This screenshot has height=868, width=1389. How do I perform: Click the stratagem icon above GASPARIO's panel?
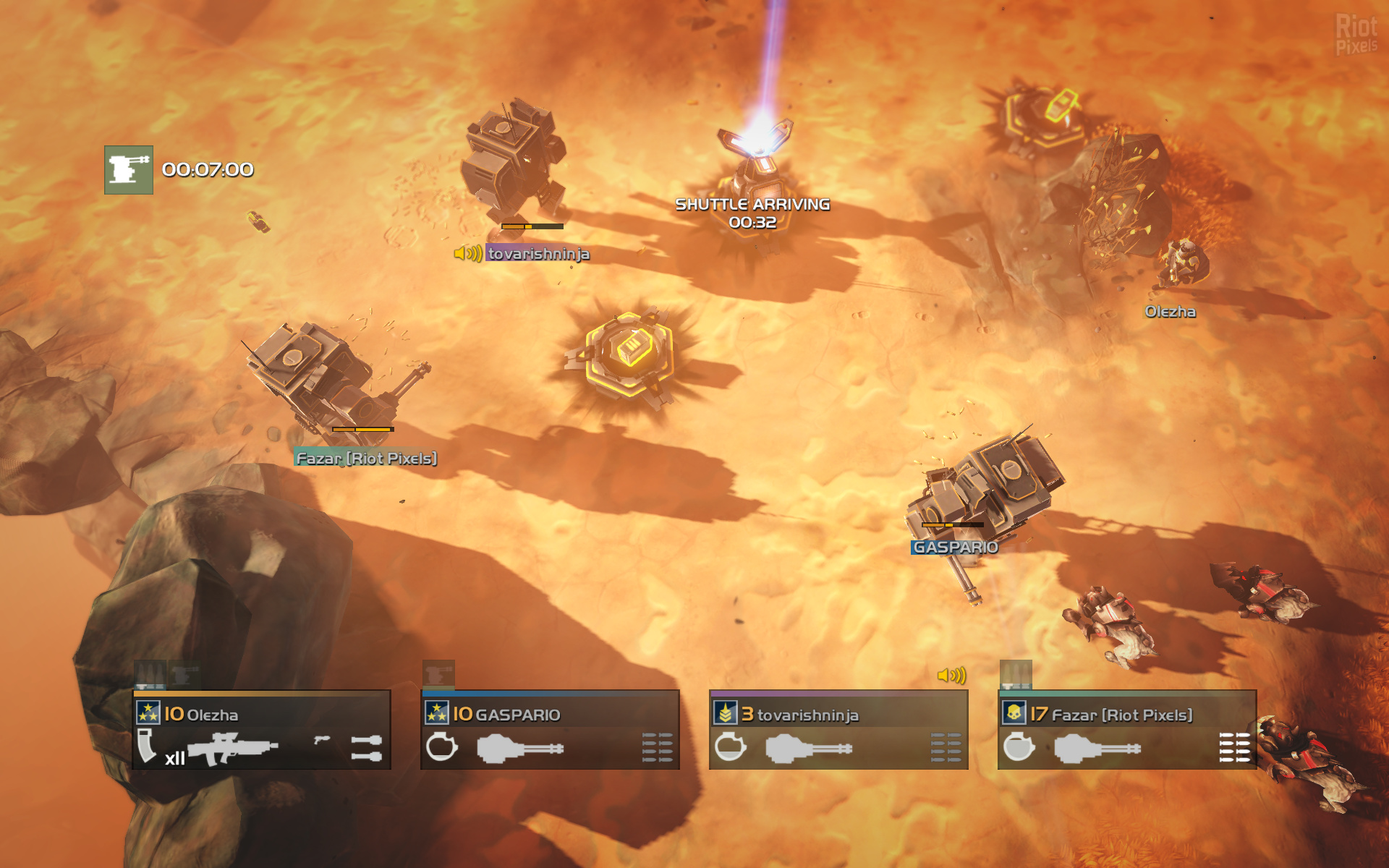(x=438, y=674)
